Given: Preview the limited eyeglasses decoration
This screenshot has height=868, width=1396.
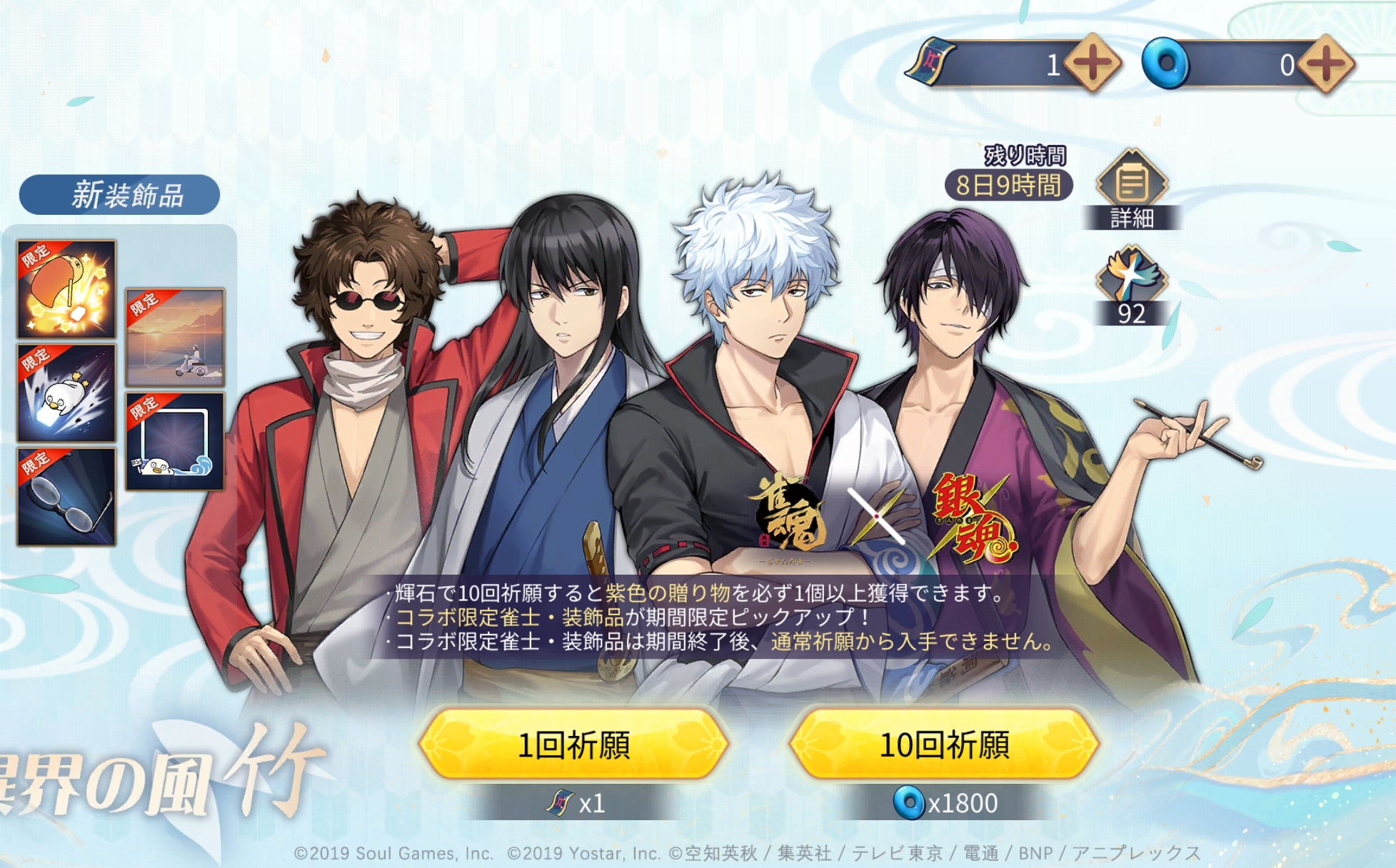Looking at the screenshot, I should click(66, 497).
